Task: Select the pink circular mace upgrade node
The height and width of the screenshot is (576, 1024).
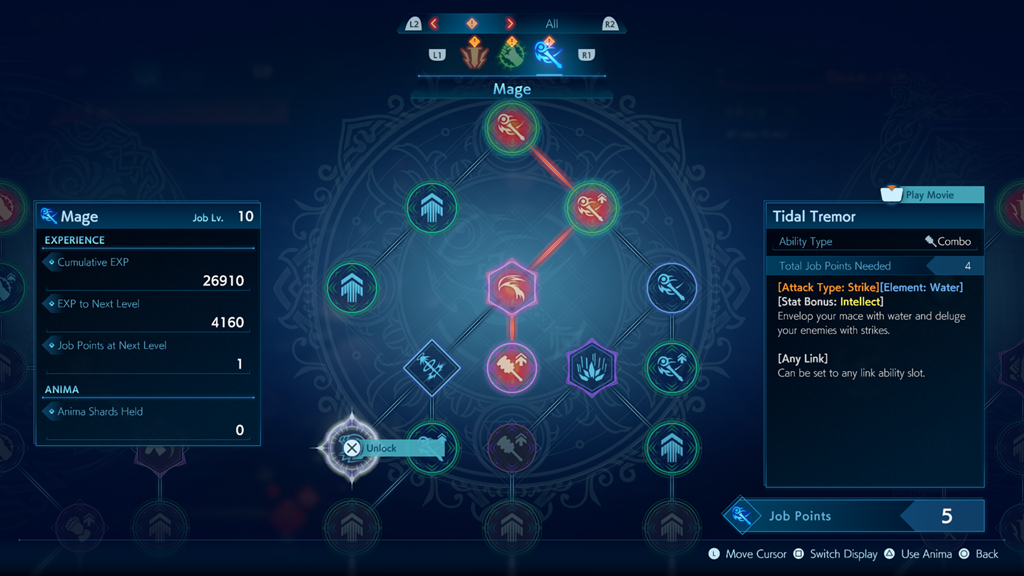Action: pos(512,367)
